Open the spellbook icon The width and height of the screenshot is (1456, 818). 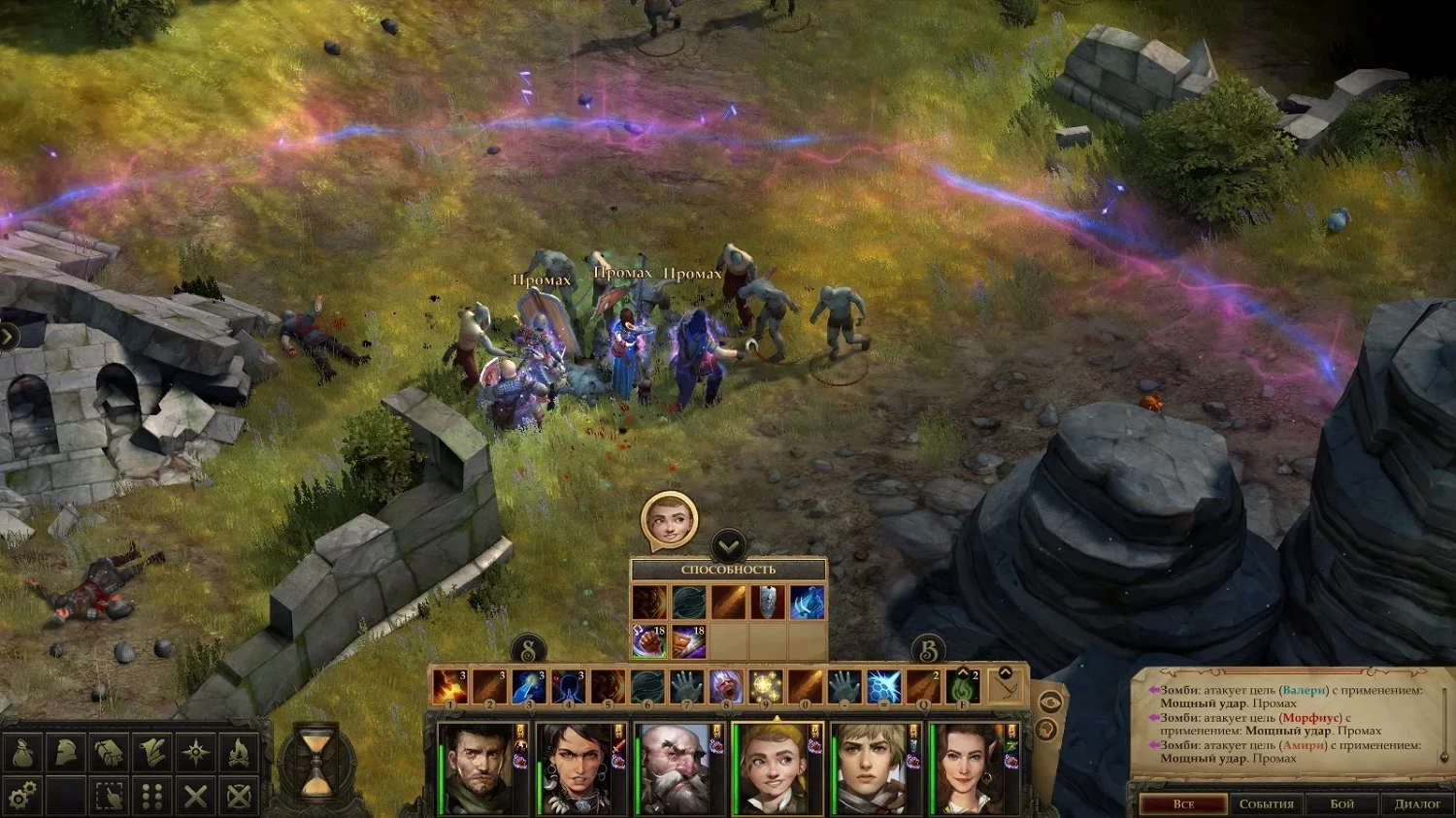click(x=109, y=752)
